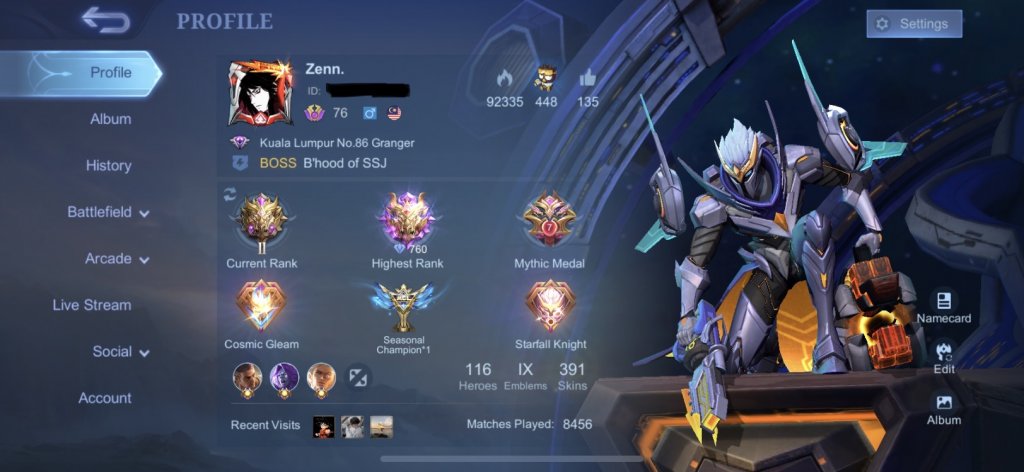The width and height of the screenshot is (1024, 472).
Task: Switch to the Account tab
Action: click(104, 398)
